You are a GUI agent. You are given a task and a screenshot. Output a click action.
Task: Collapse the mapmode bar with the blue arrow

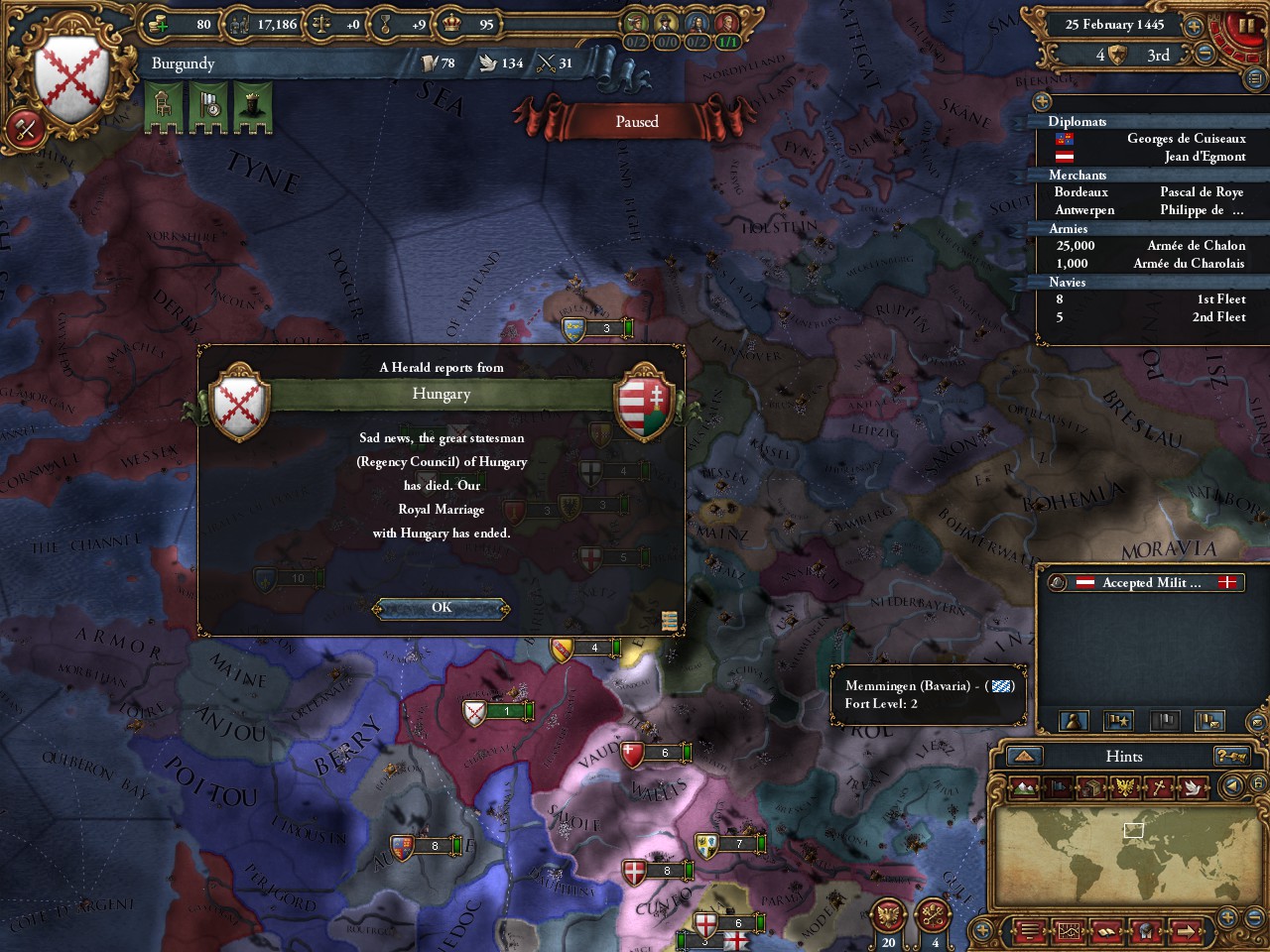1230,785
